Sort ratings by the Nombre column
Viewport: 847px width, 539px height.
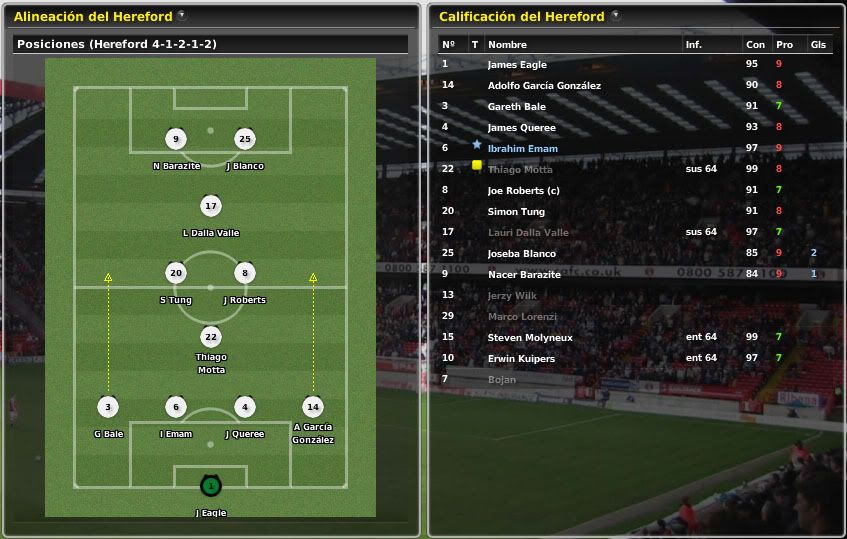(507, 45)
